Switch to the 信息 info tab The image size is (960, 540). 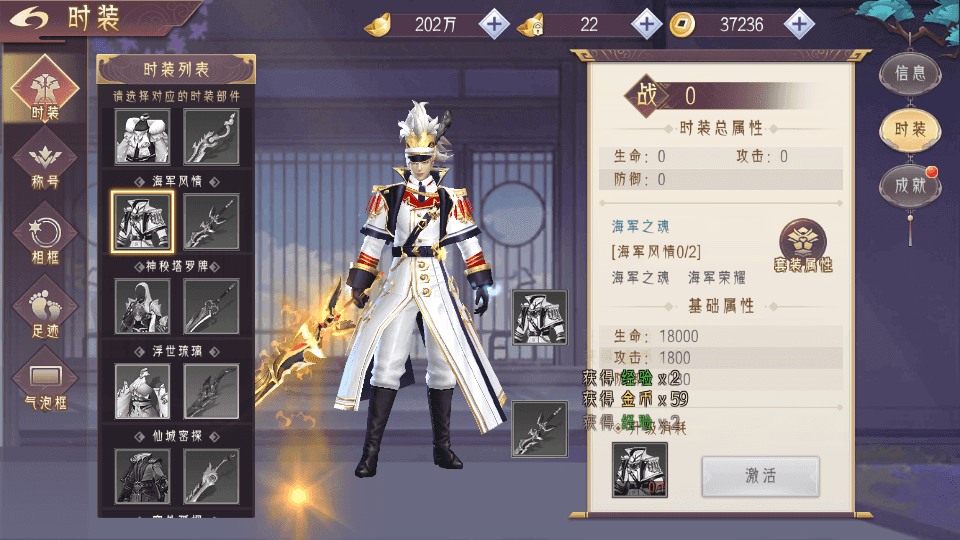(x=910, y=72)
